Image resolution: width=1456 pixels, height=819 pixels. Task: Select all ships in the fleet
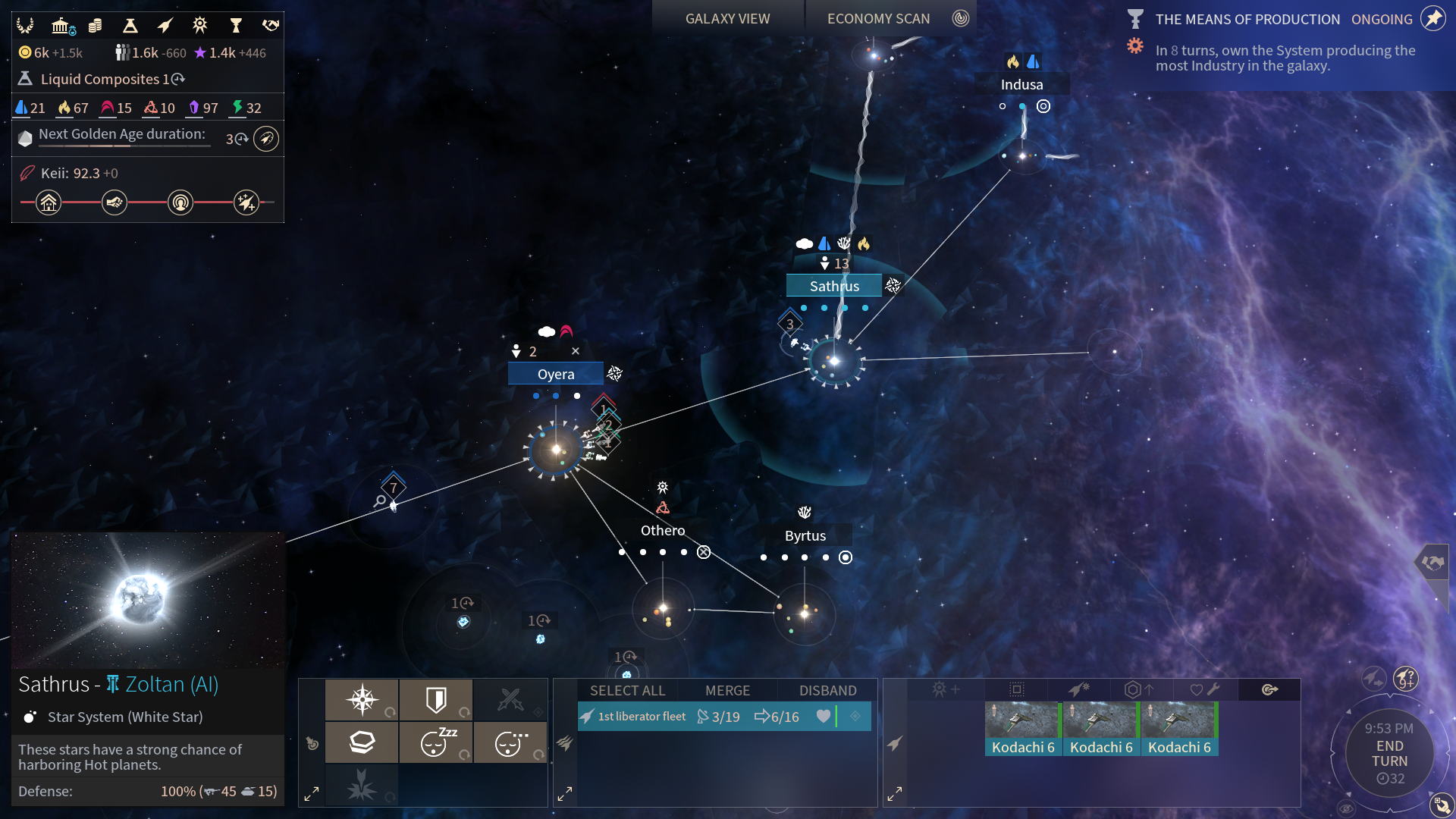click(x=627, y=691)
